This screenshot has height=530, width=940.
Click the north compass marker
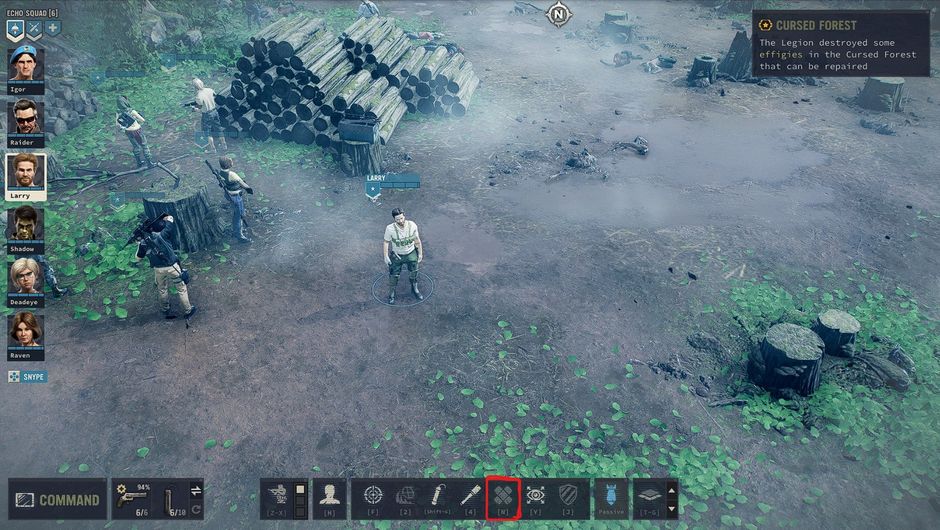557,14
